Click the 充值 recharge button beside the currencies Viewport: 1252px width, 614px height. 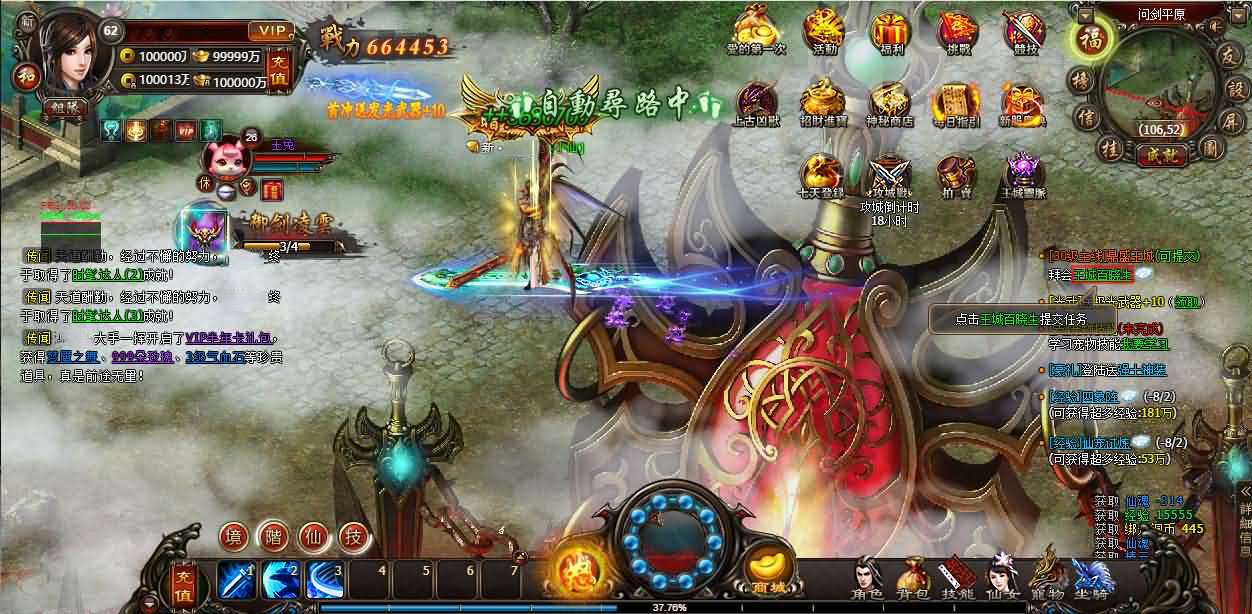[x=283, y=70]
